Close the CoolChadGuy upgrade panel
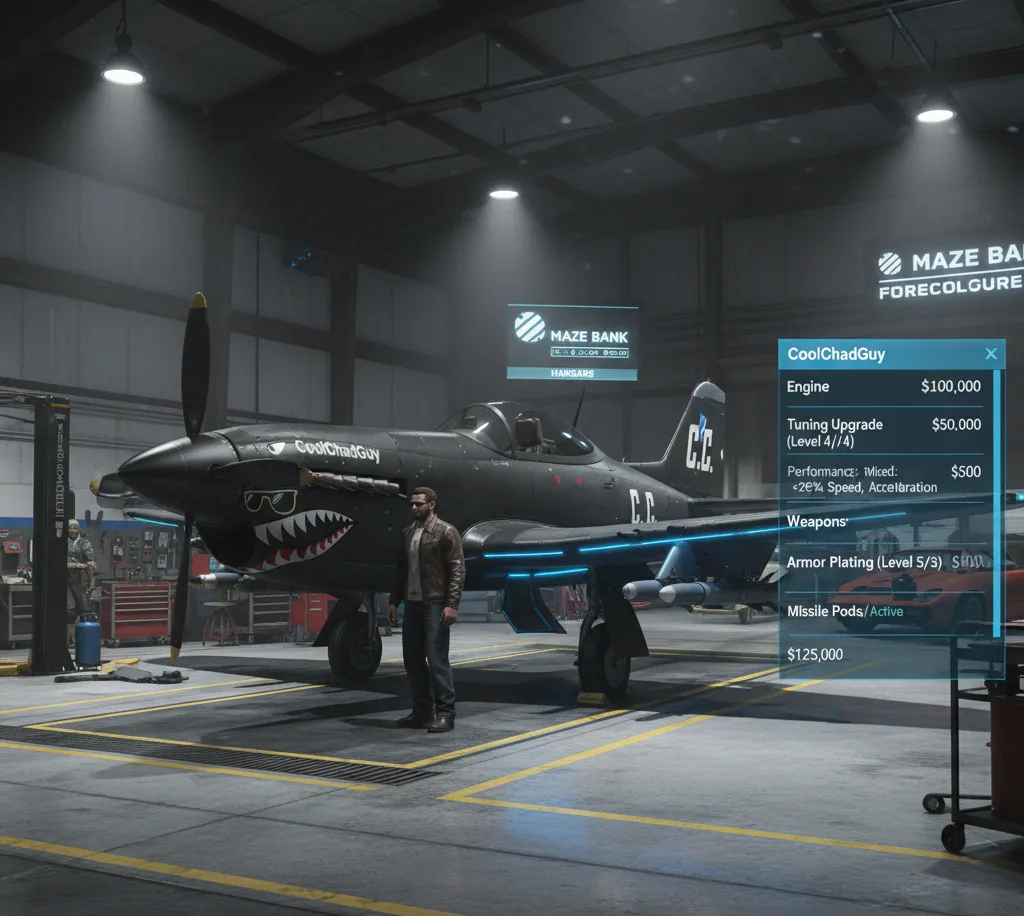This screenshot has height=916, width=1024. point(991,354)
